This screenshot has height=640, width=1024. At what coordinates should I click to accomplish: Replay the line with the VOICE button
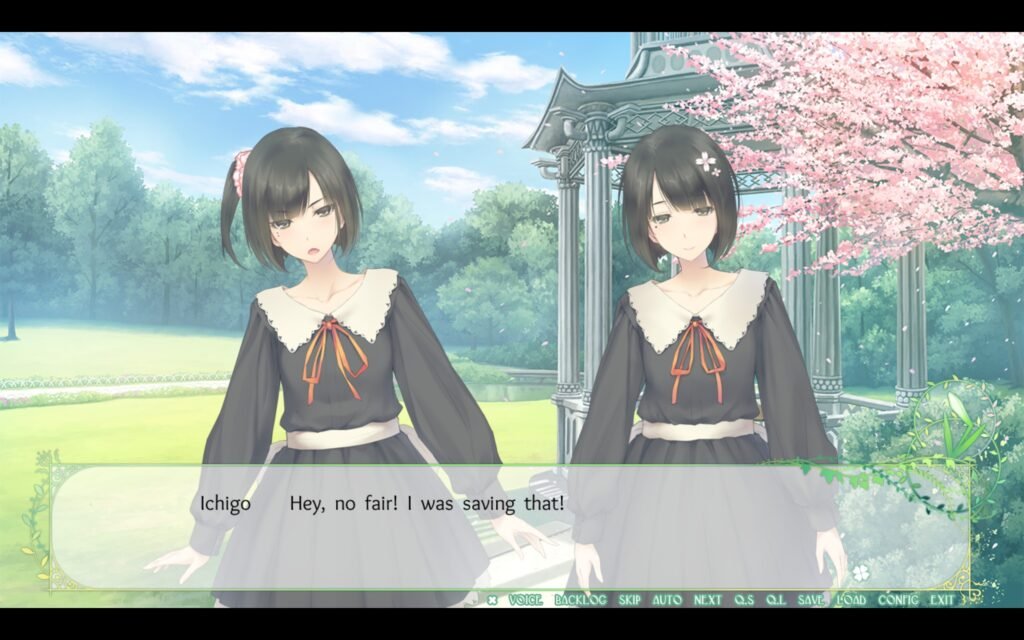coord(525,600)
